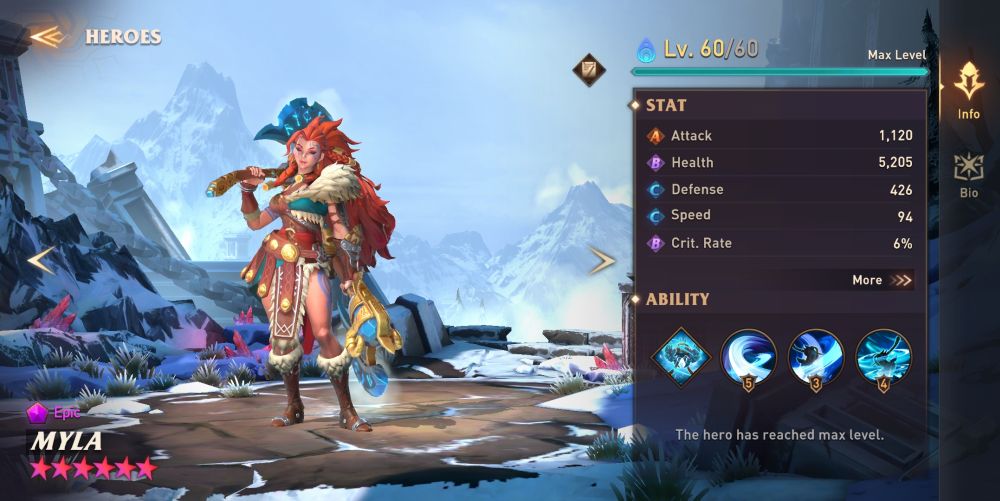Inspect the ability icon marked level 3

click(x=815, y=356)
